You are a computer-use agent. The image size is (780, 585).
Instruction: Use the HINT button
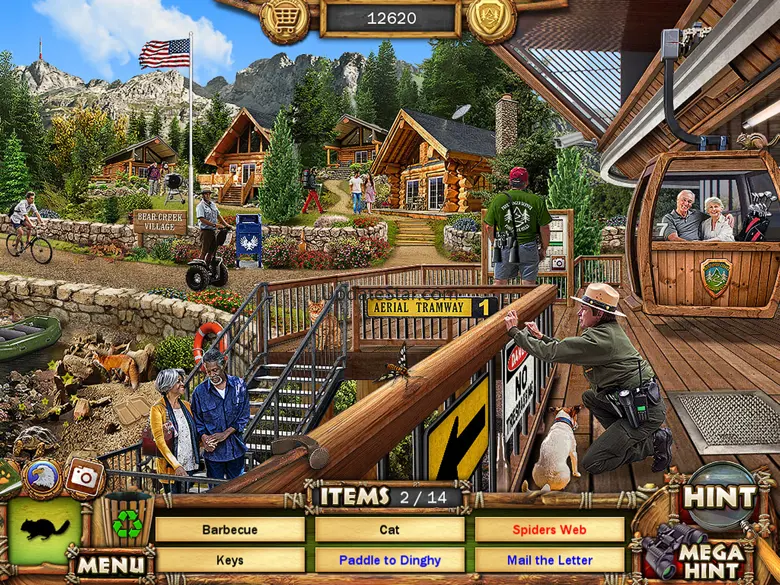coord(719,497)
